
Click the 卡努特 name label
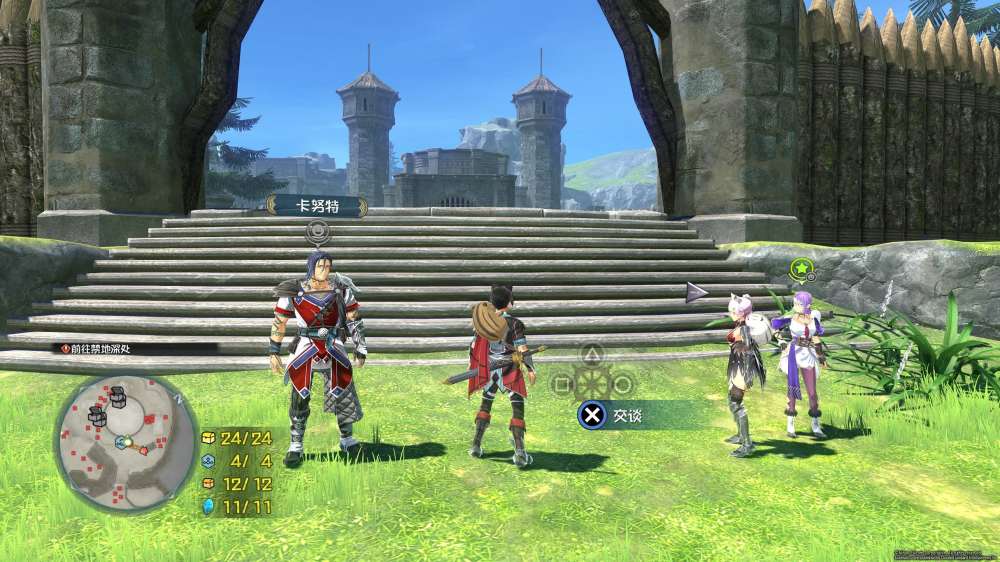(x=317, y=207)
